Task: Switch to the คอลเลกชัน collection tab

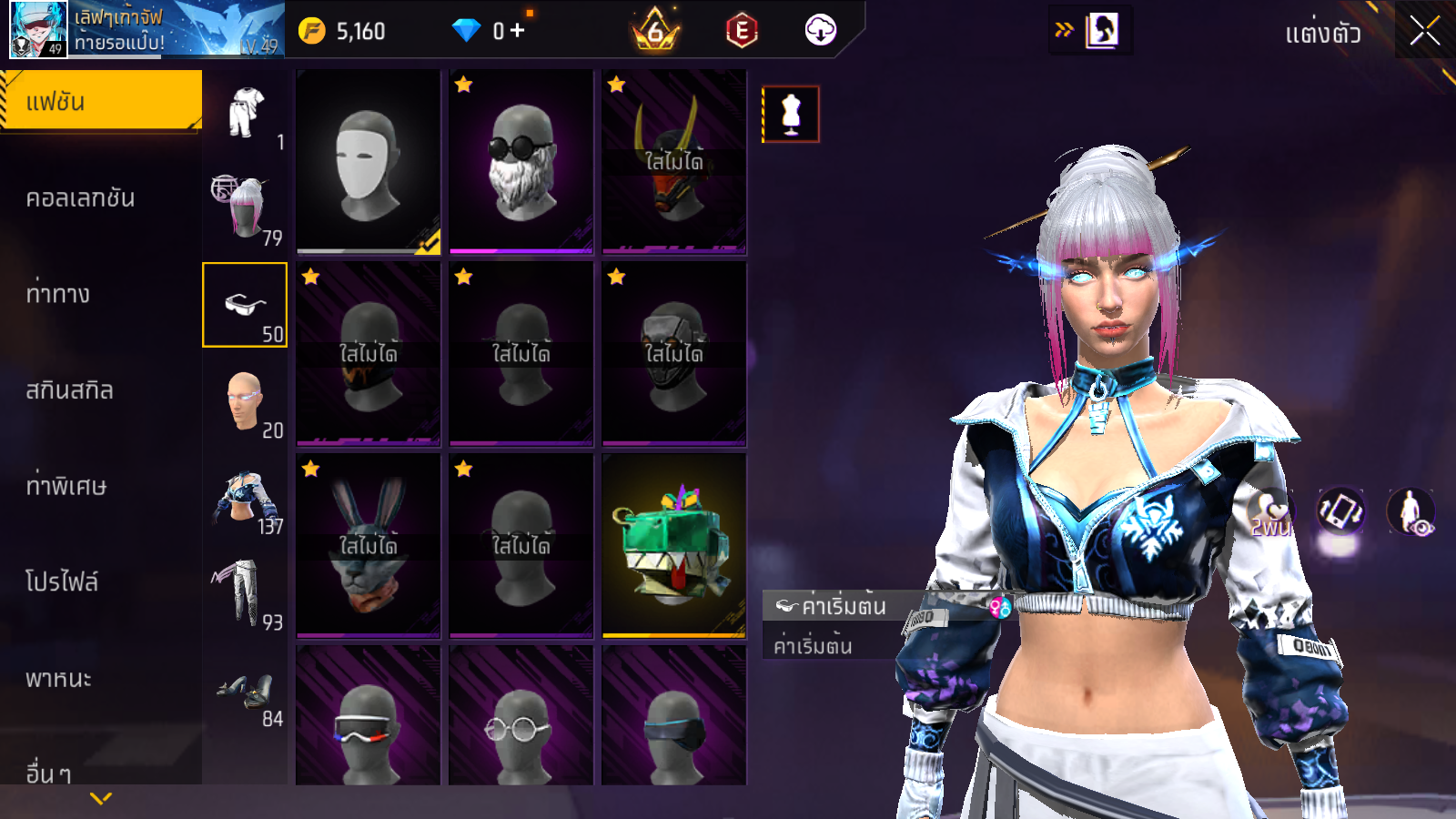Action: (81, 198)
